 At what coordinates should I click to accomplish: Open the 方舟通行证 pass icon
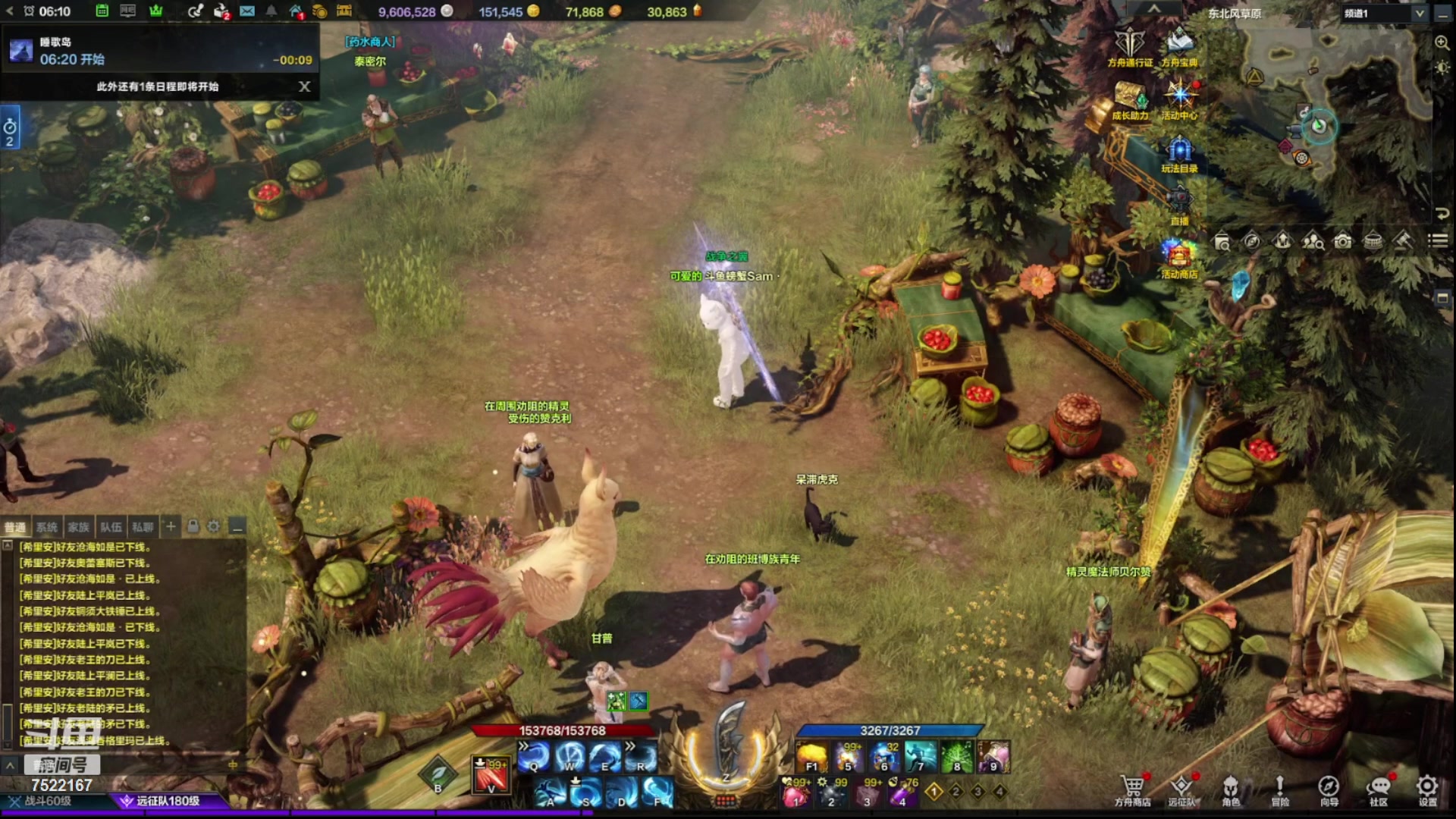(1129, 44)
